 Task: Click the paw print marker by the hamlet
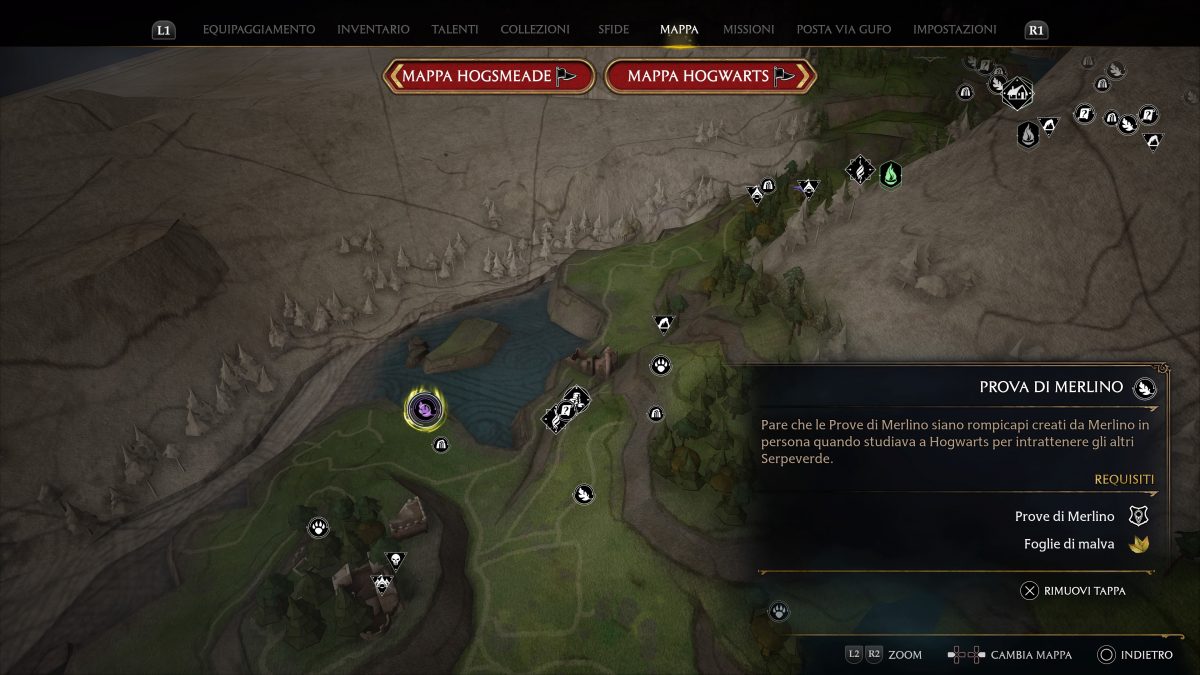[319, 526]
